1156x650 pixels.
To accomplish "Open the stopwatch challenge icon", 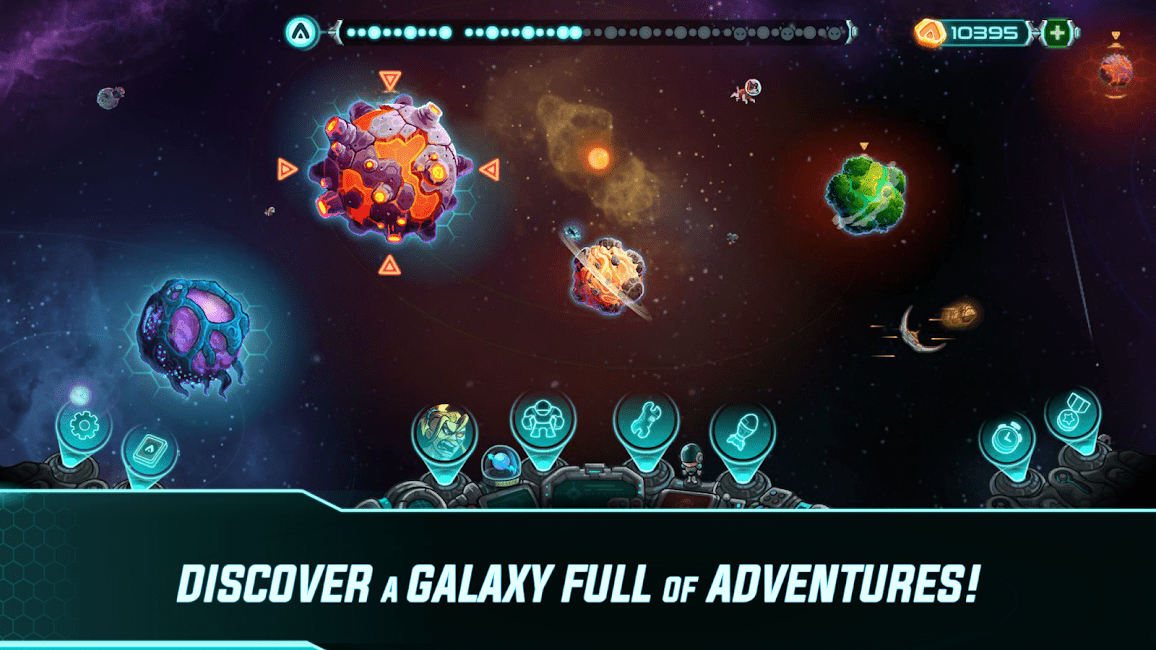I will [x=1006, y=439].
